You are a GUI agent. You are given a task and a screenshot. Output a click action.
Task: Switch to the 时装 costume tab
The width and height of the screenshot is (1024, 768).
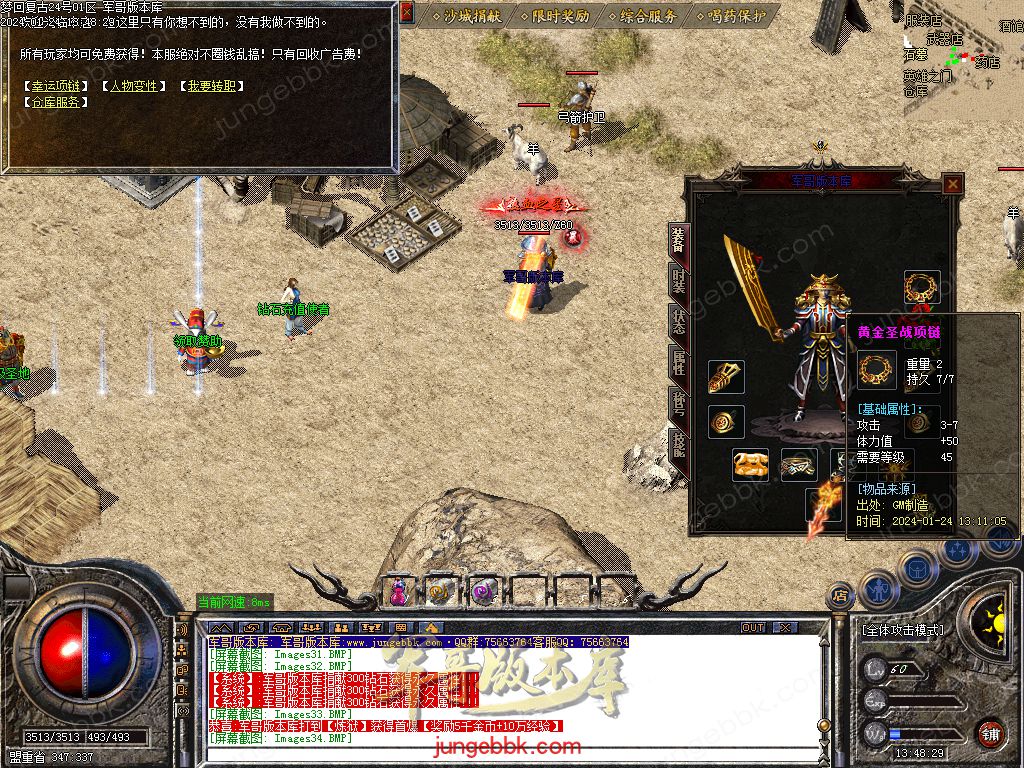point(679,282)
